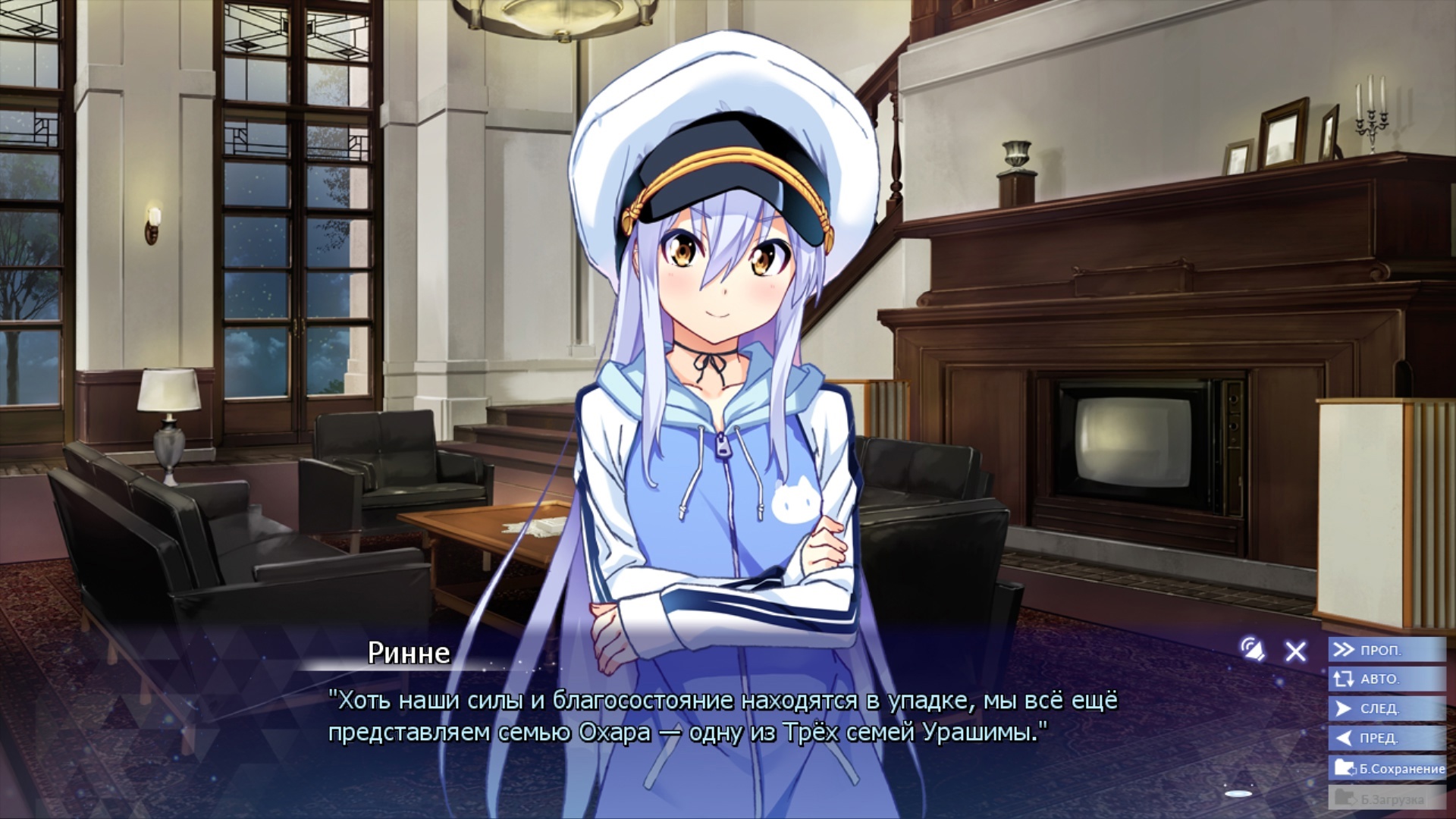The height and width of the screenshot is (819, 1456).
Task: Quick save with Б.Сохранение
Action: coord(1388,768)
